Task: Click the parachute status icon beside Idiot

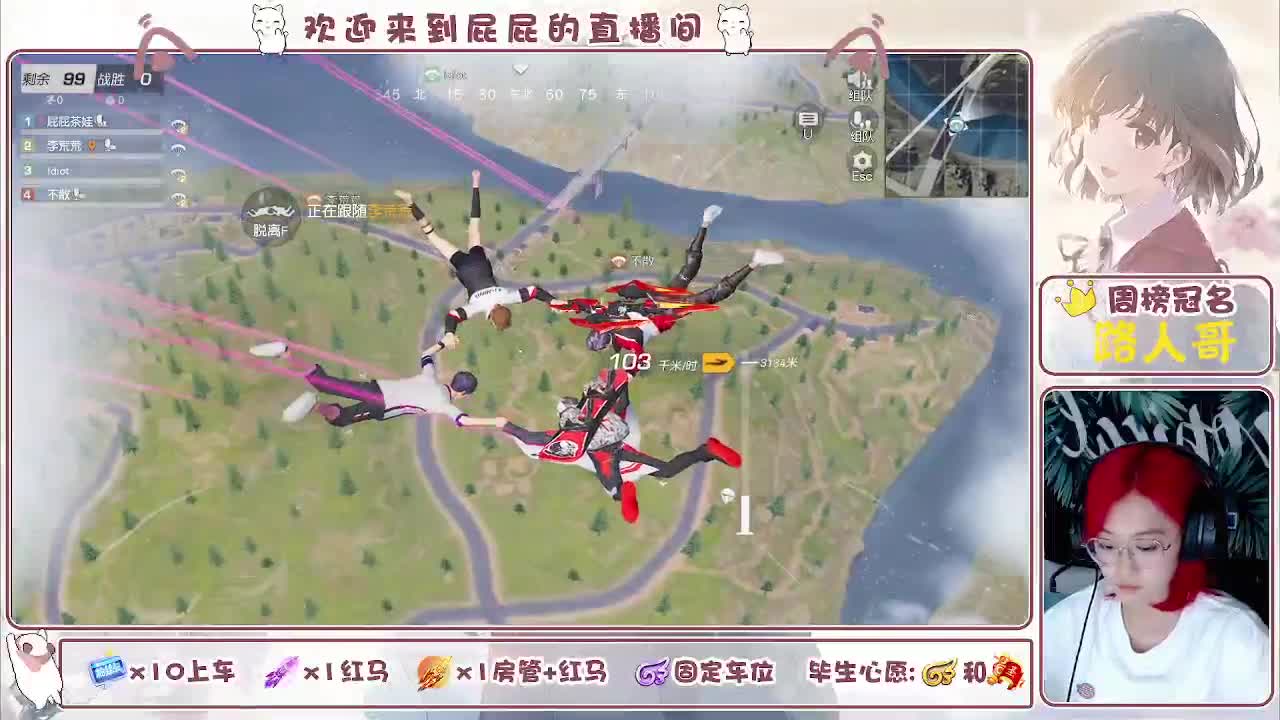Action: [178, 173]
